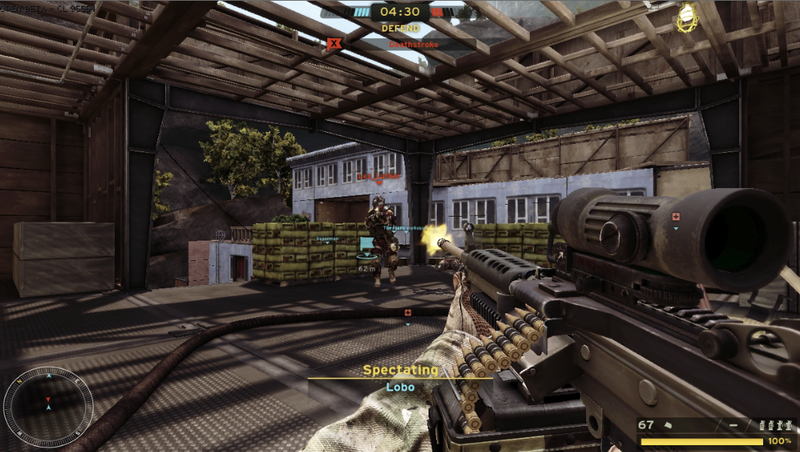Select the spectated player name Lobo

point(400,386)
